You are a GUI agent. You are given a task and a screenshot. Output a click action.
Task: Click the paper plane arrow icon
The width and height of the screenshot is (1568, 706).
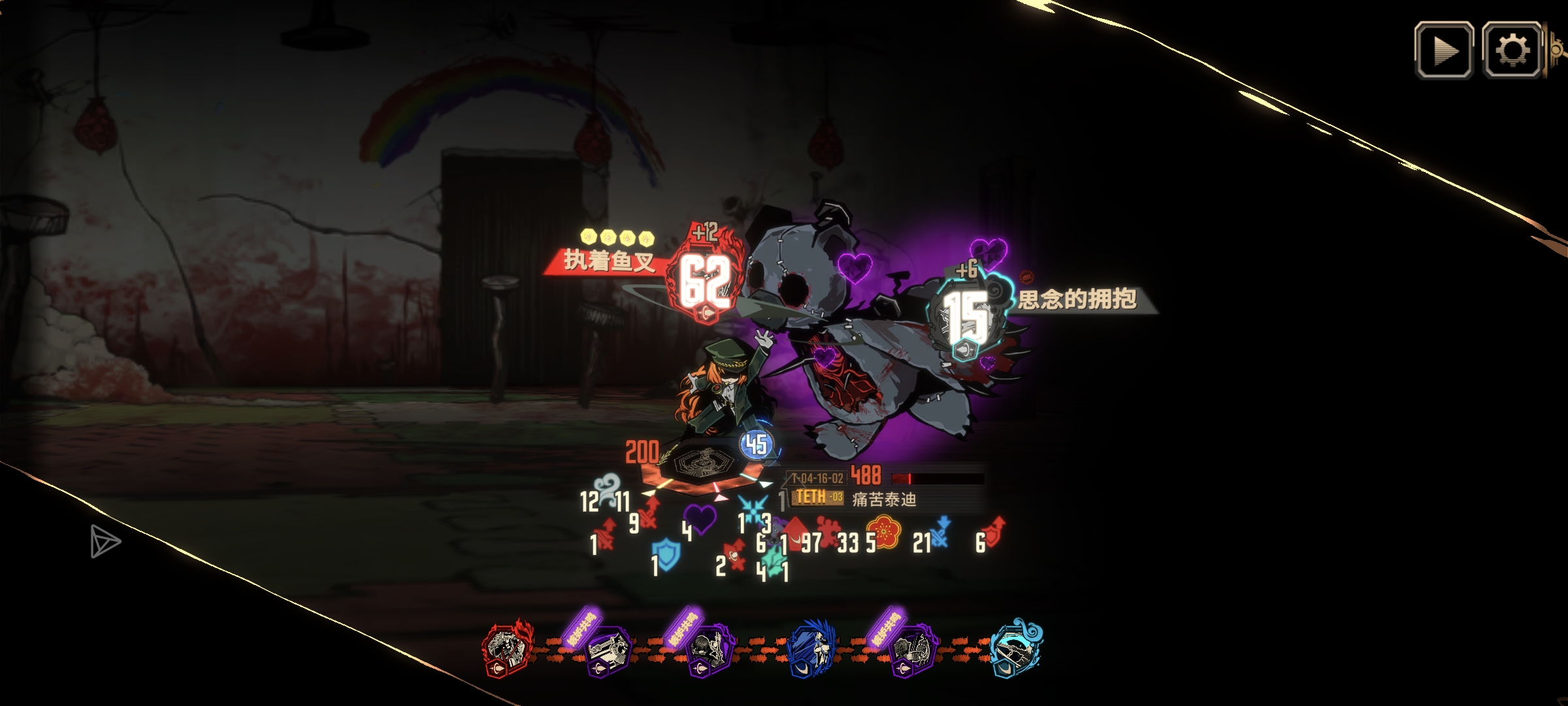(x=105, y=541)
